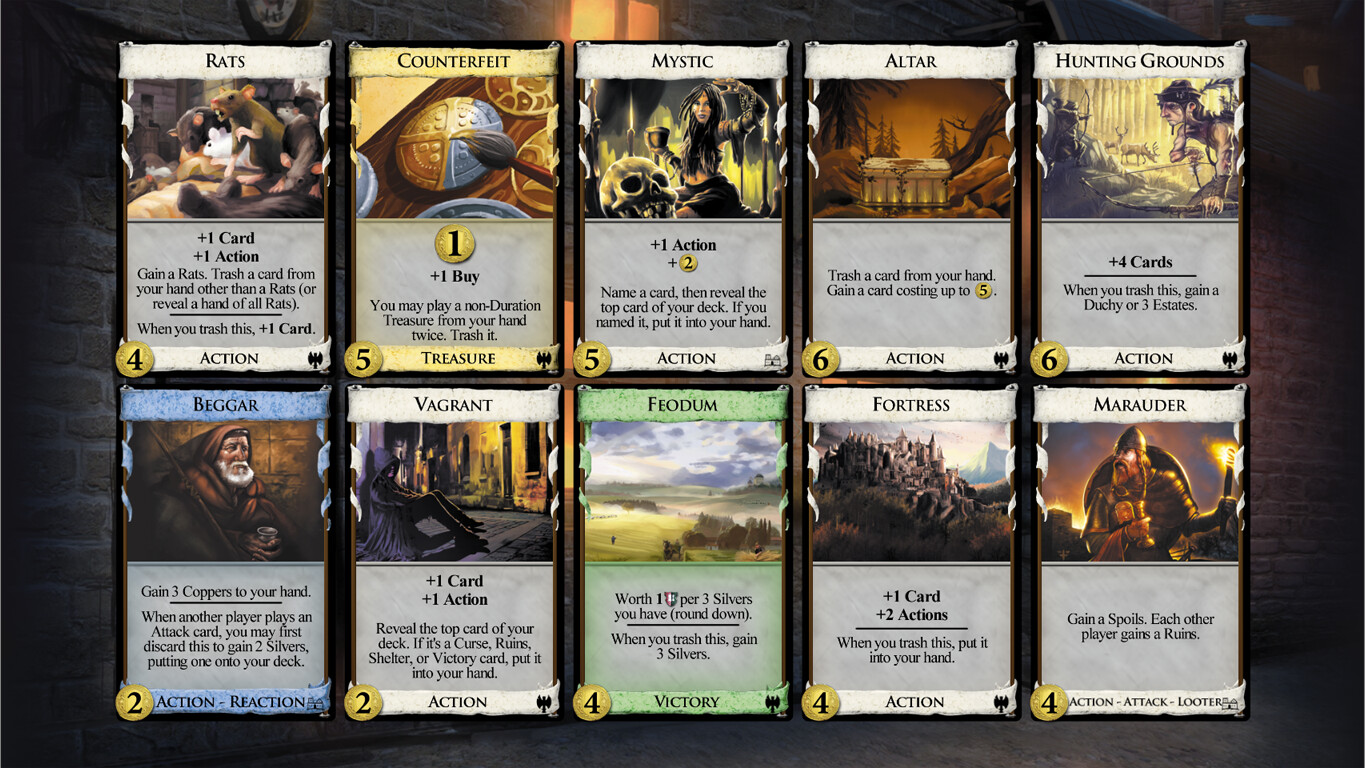Click the TREASURE type banner on Counterfeit
The height and width of the screenshot is (768, 1365).
[x=455, y=359]
